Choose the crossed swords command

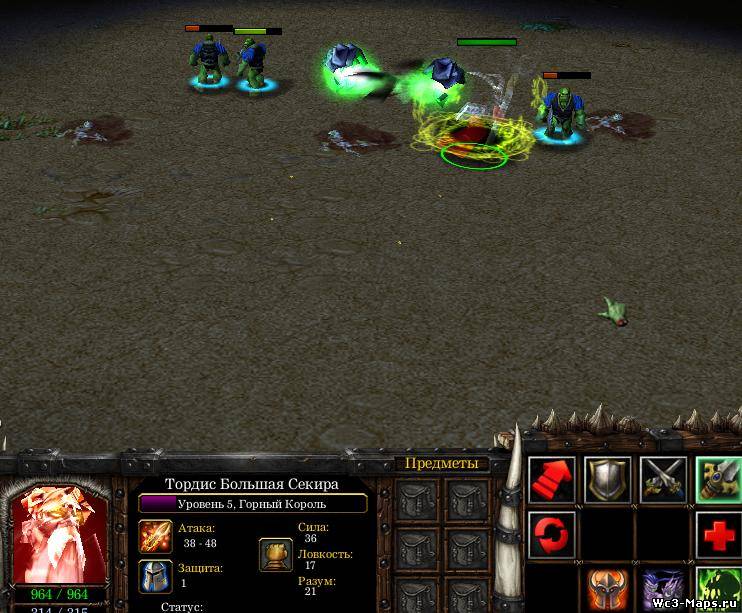pyautogui.click(x=663, y=481)
